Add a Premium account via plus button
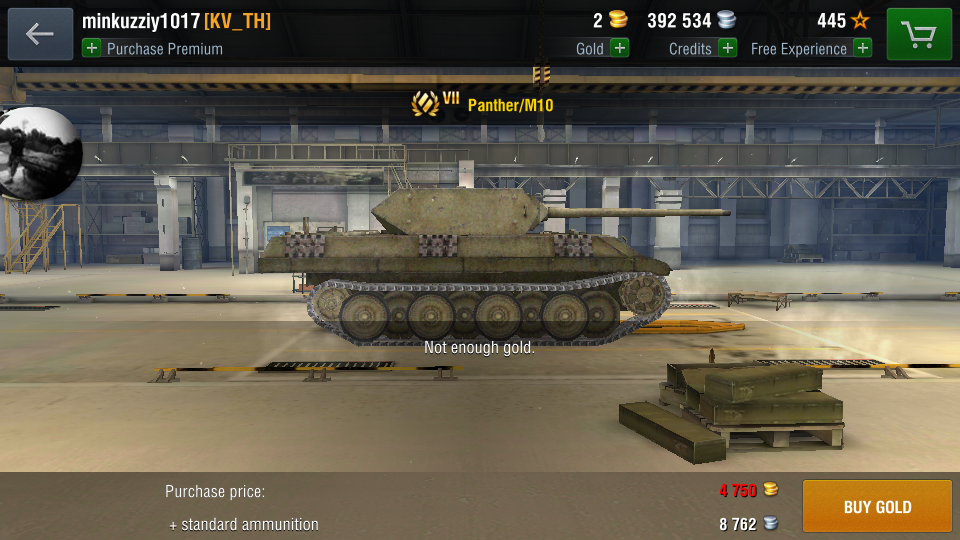Image resolution: width=960 pixels, height=540 pixels. click(92, 48)
